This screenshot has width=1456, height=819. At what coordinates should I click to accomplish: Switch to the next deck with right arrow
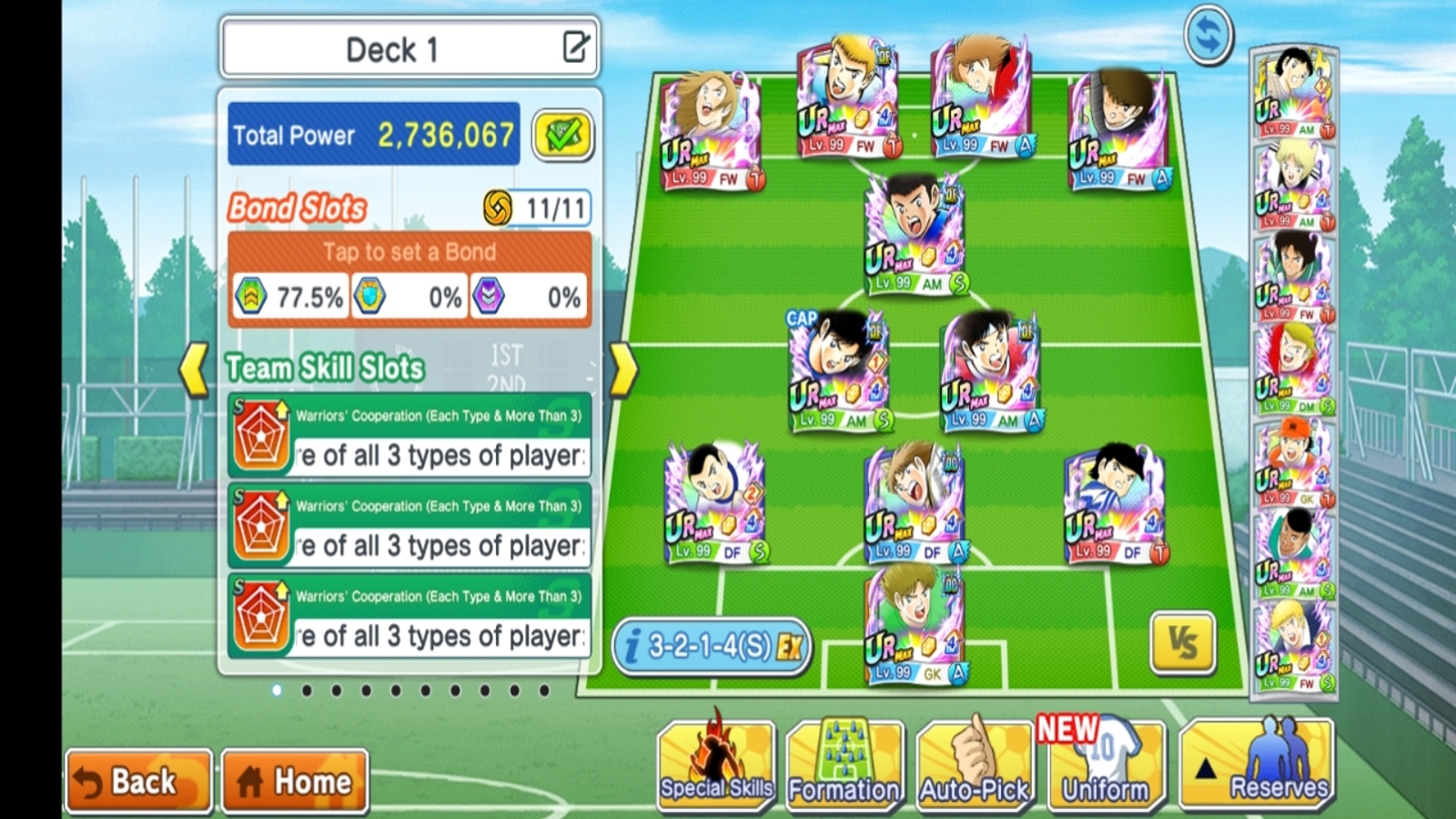click(622, 369)
